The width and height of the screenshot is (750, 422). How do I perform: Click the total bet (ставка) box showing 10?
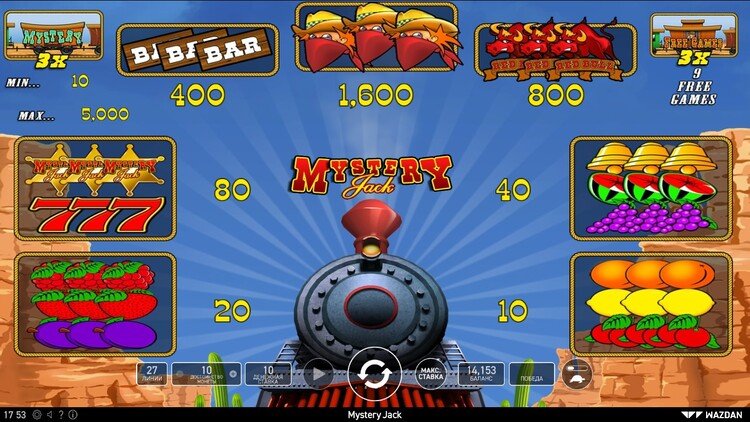pyautogui.click(x=267, y=374)
